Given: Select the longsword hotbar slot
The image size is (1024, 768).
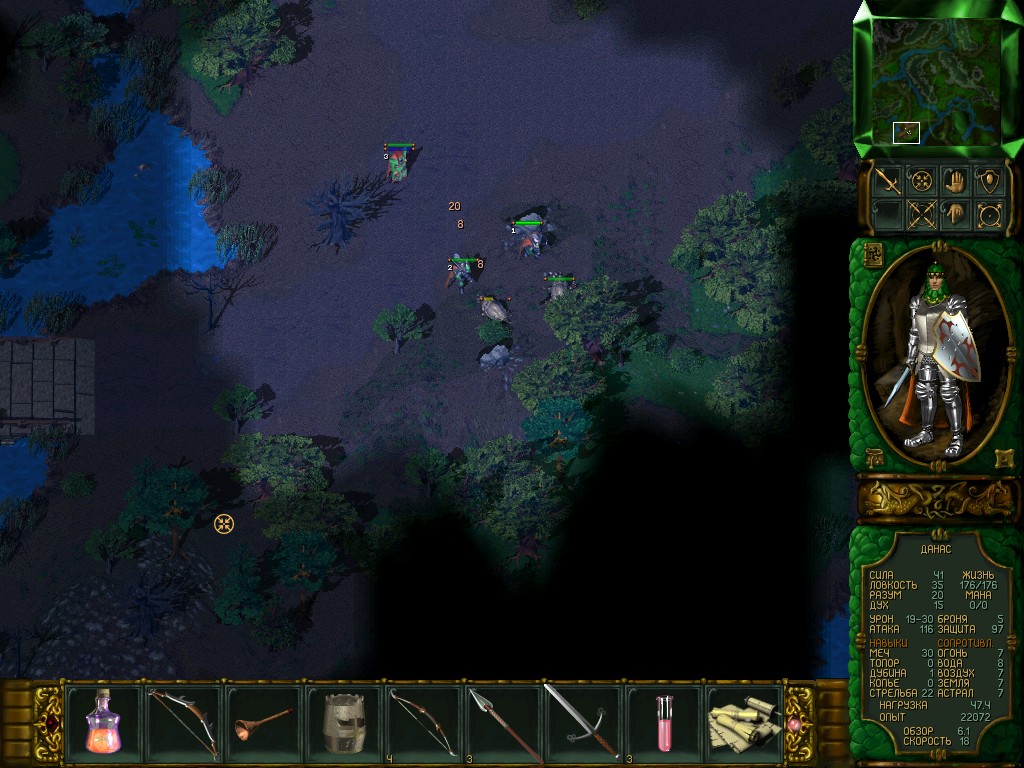Looking at the screenshot, I should coord(583,720).
